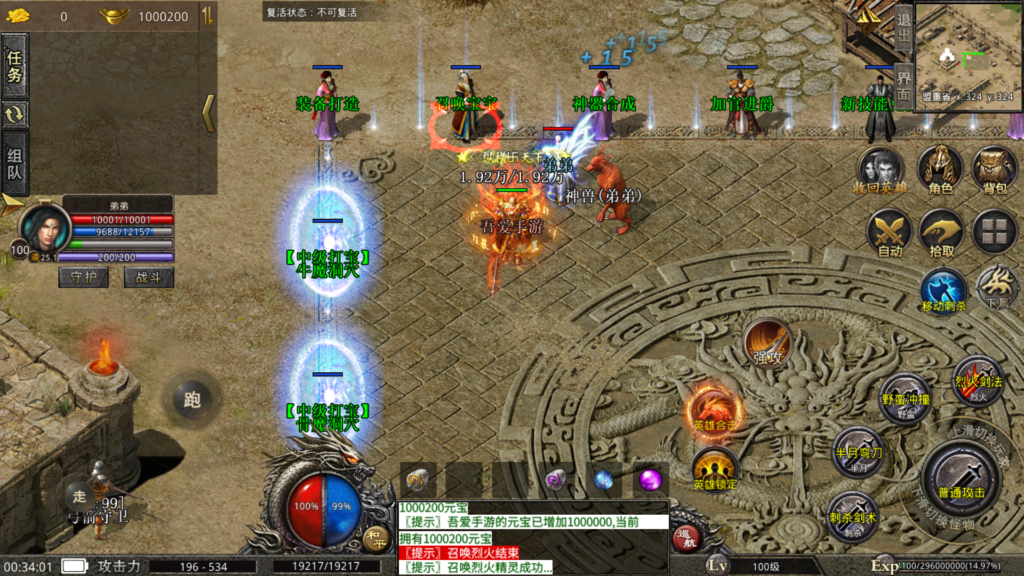Open the four-square grid menu
Viewport: 1024px width, 576px height.
[994, 232]
